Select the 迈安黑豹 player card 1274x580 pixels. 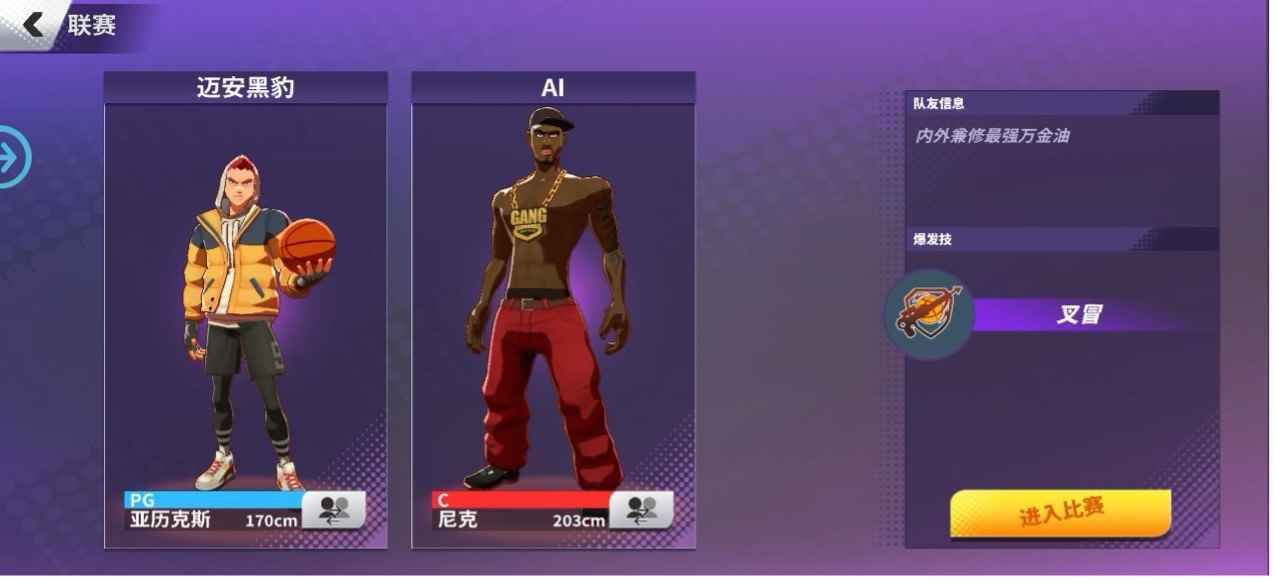pyautogui.click(x=245, y=300)
